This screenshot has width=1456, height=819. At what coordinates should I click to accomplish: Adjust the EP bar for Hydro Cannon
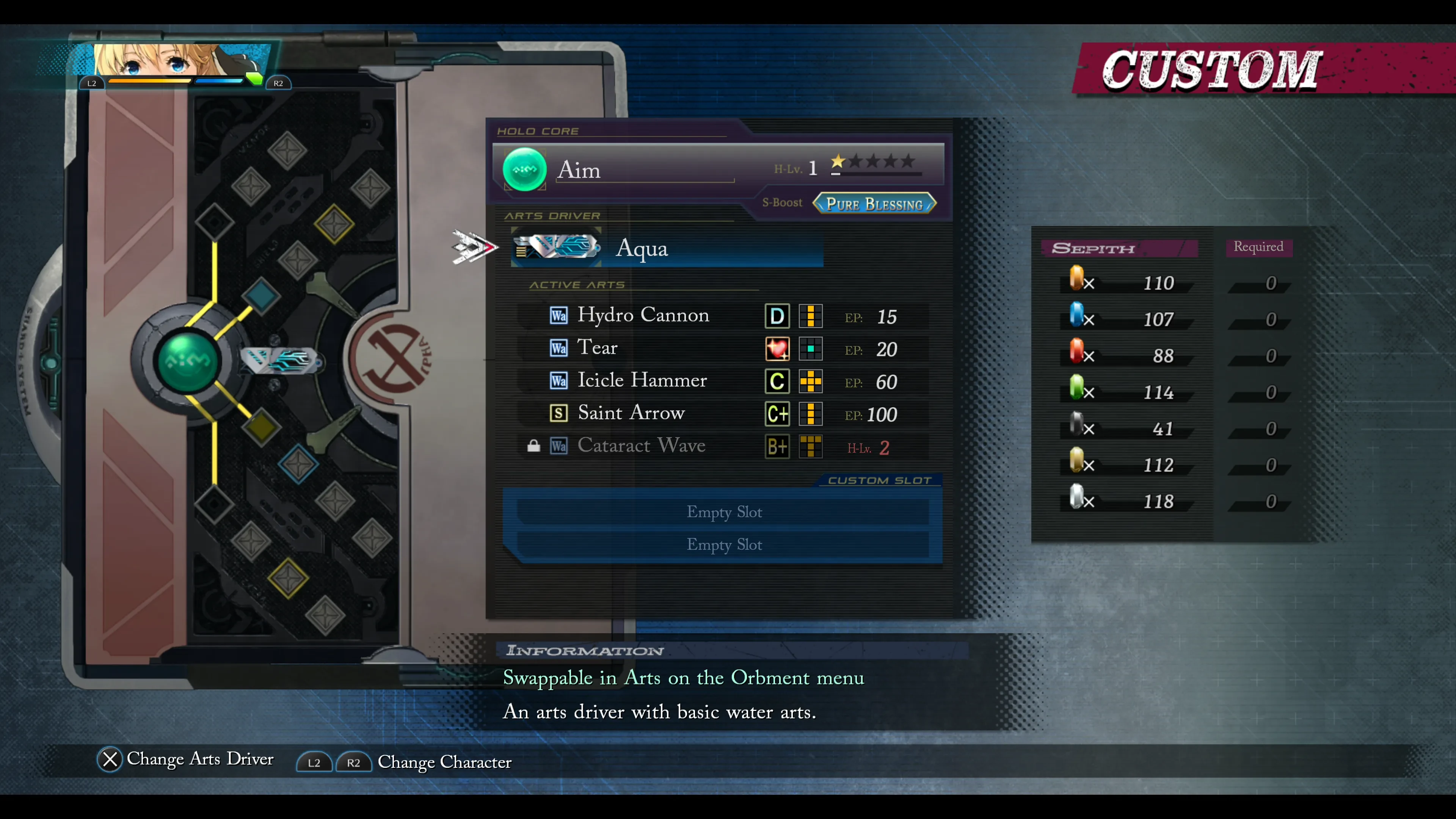[x=811, y=317]
